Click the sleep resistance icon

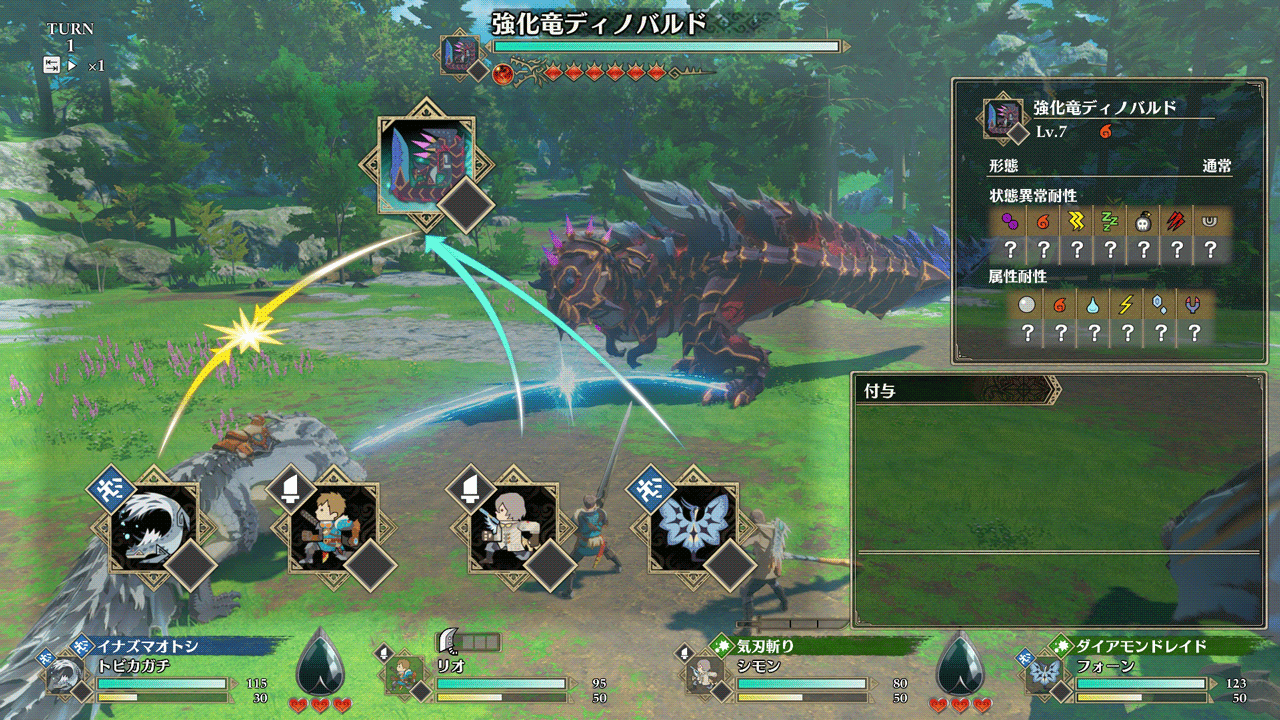[1109, 222]
